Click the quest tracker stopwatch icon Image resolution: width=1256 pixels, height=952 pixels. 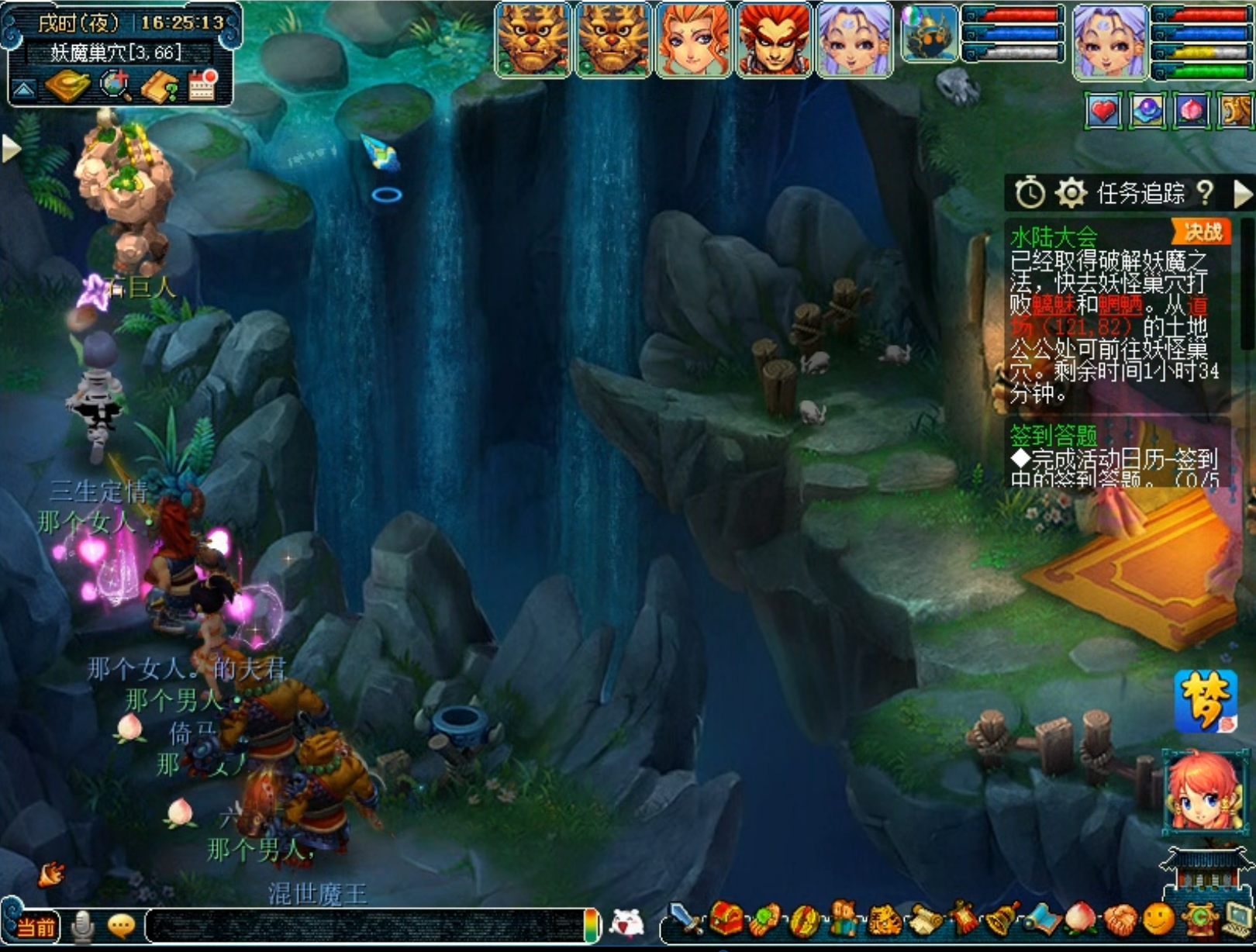click(1030, 193)
